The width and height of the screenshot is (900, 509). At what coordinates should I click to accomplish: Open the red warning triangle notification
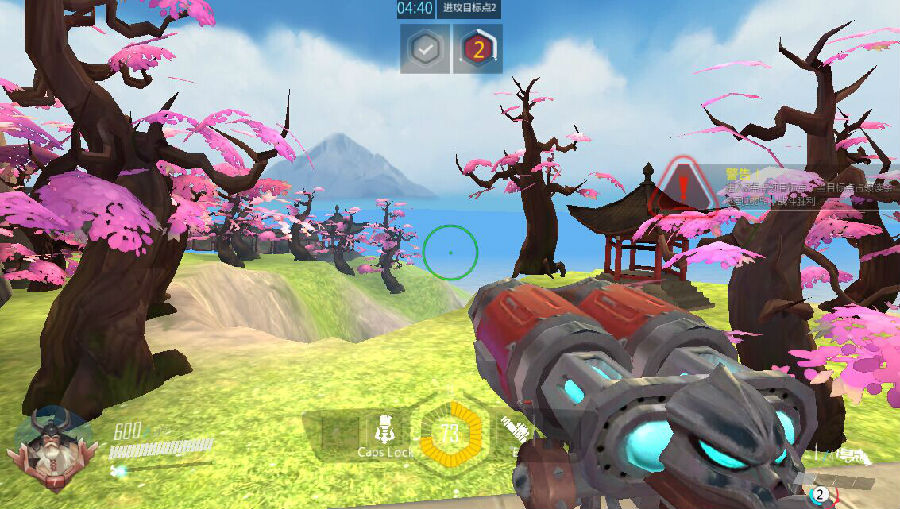[682, 186]
